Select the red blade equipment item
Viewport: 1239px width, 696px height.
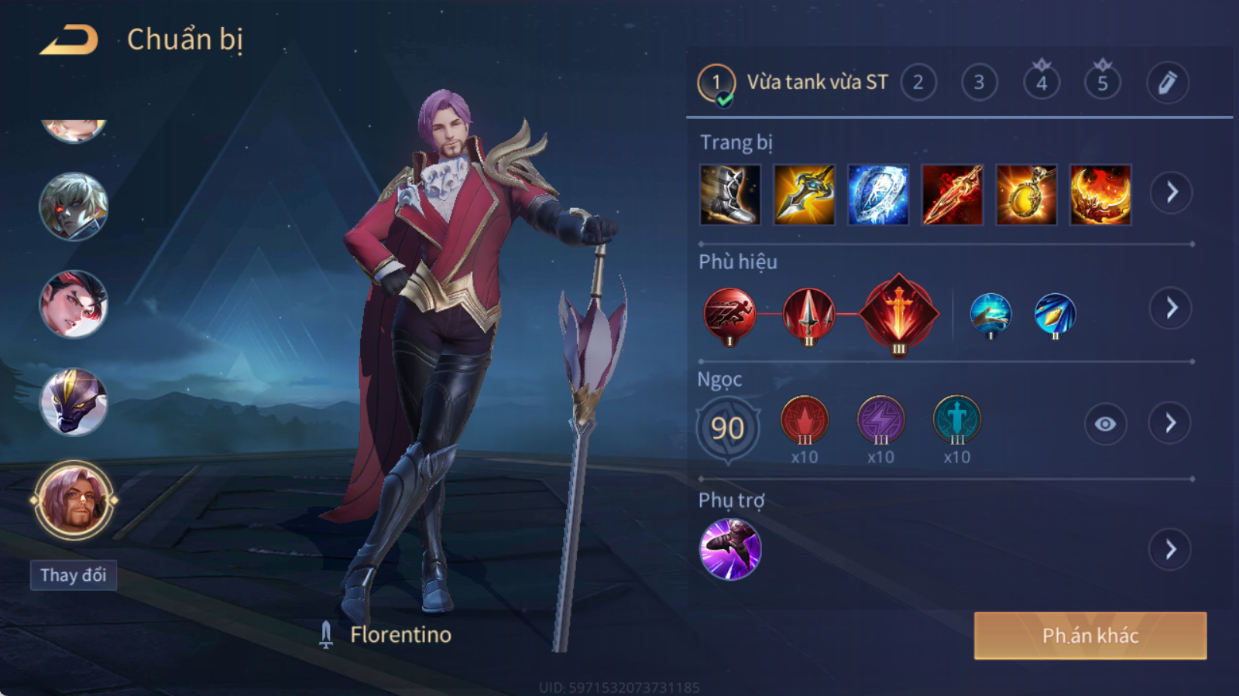[952, 194]
